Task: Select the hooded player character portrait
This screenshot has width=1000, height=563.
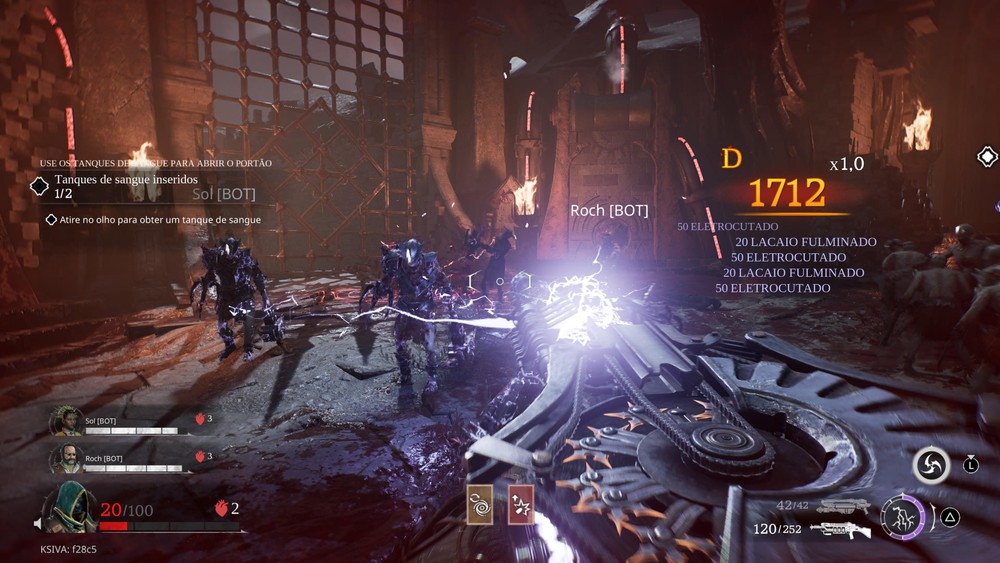Action: click(x=69, y=506)
